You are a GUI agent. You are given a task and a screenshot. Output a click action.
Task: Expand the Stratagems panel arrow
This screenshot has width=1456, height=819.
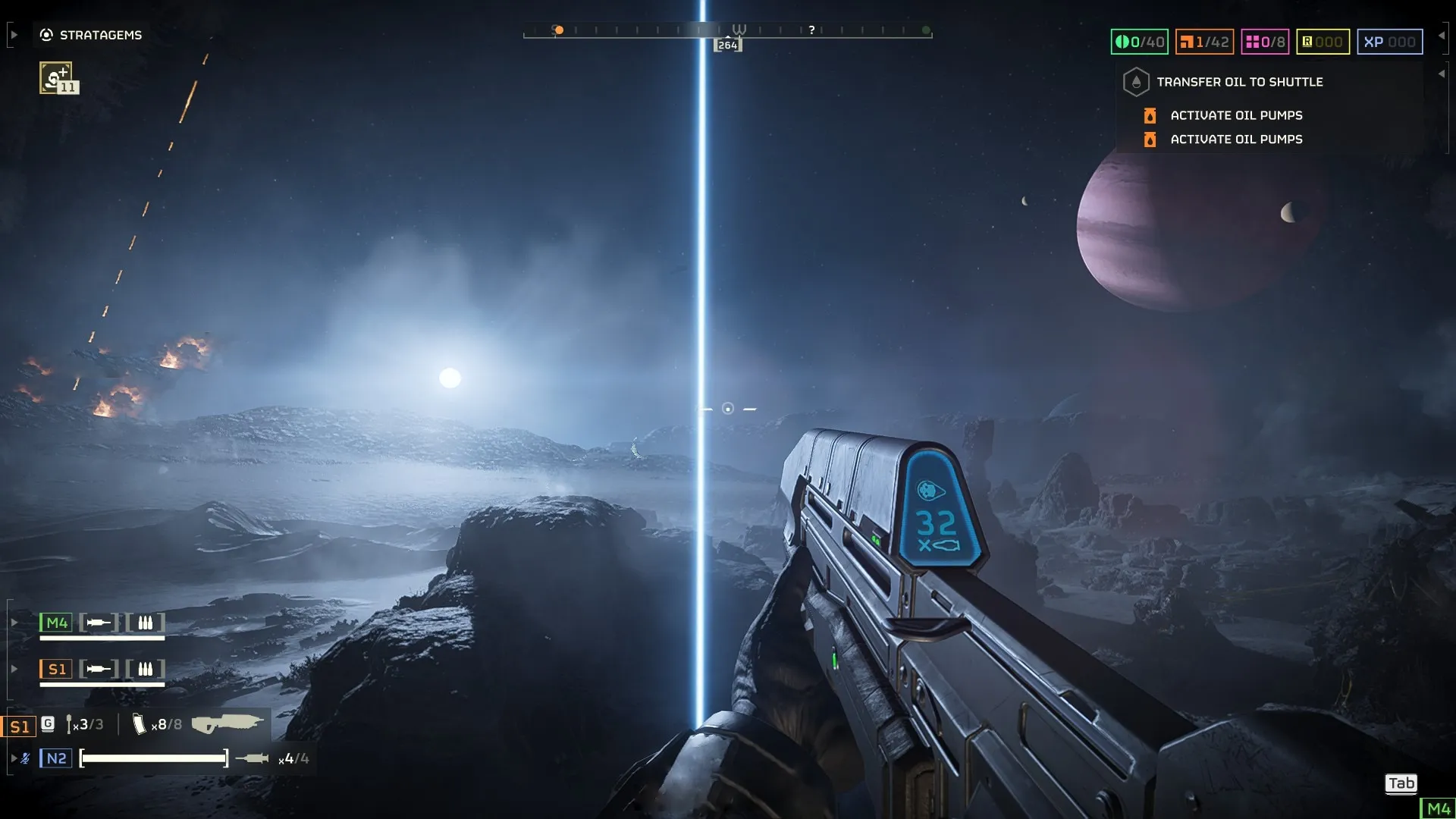[x=14, y=33]
